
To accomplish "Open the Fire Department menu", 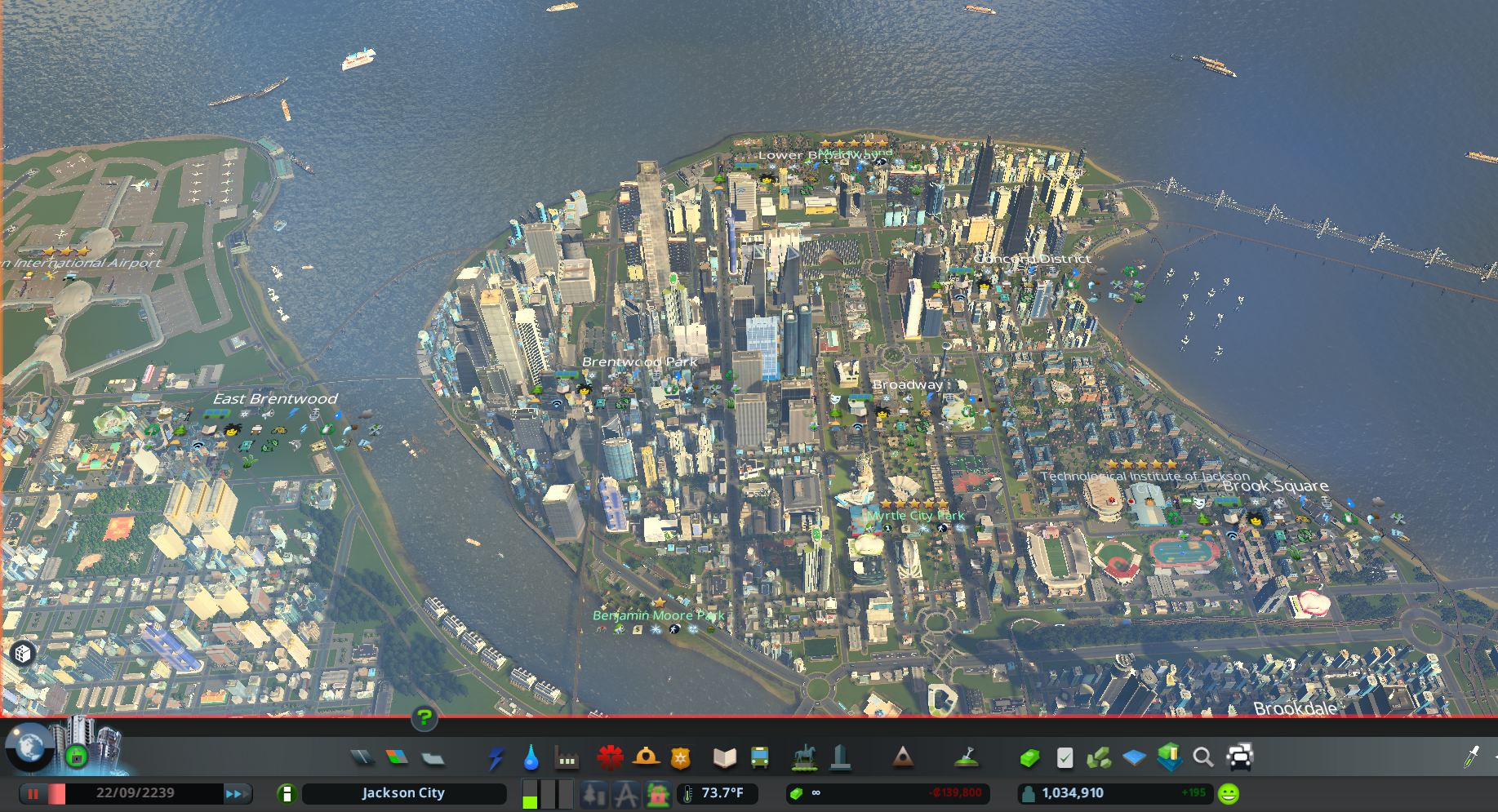I will pos(646,757).
